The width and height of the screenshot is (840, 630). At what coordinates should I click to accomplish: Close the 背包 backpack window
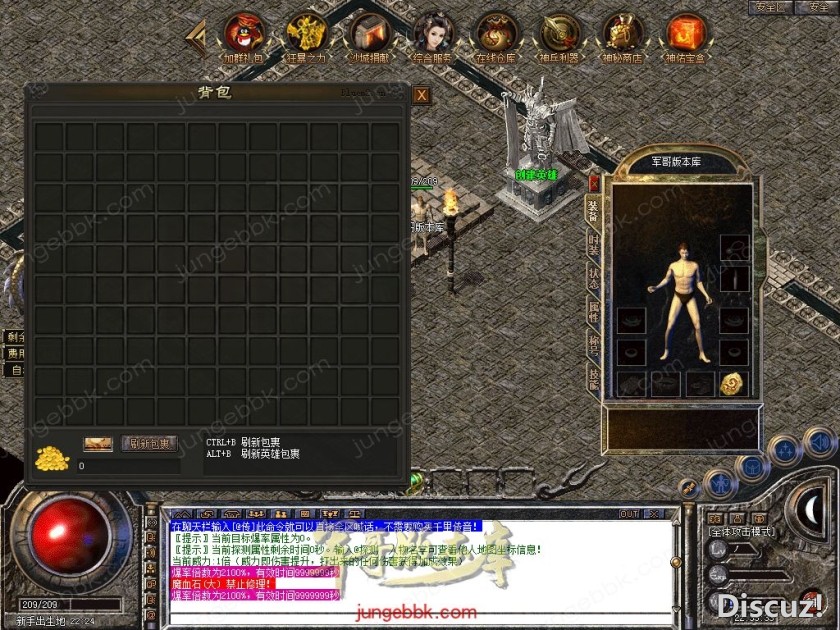tap(422, 95)
